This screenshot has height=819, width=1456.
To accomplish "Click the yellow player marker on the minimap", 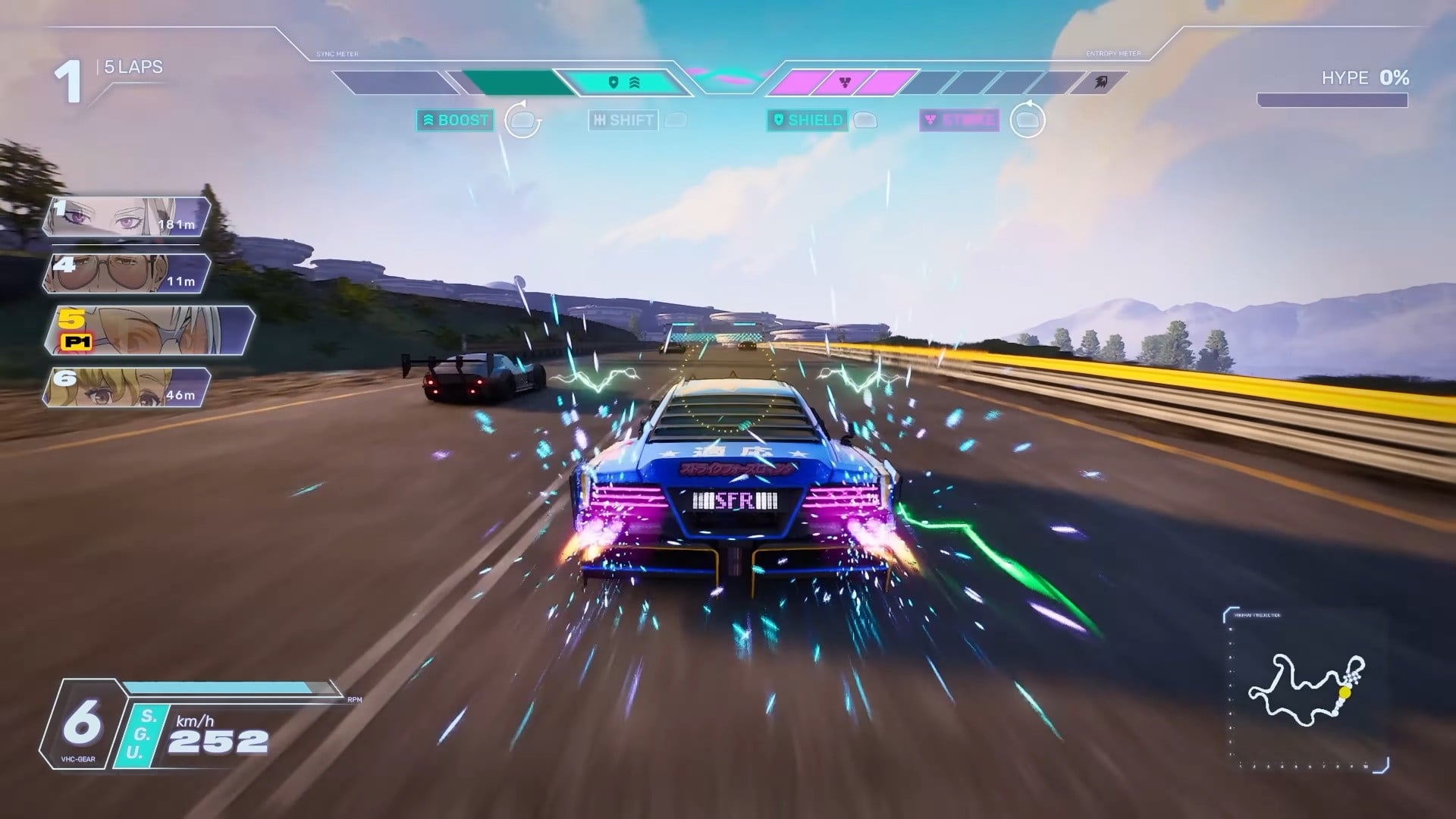I will [x=1345, y=692].
